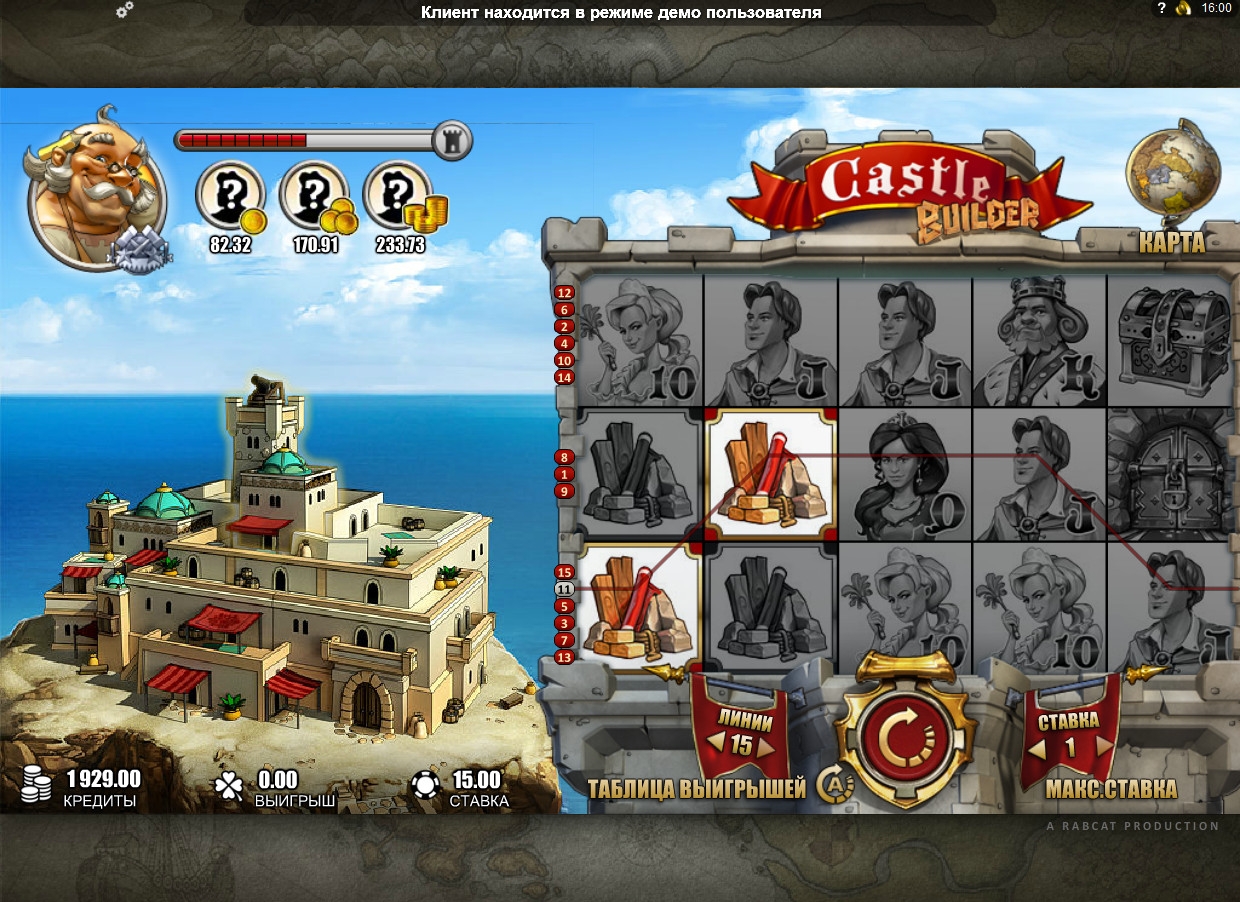Toggle sound with the bell icon
This screenshot has width=1240, height=902.
tap(1184, 8)
